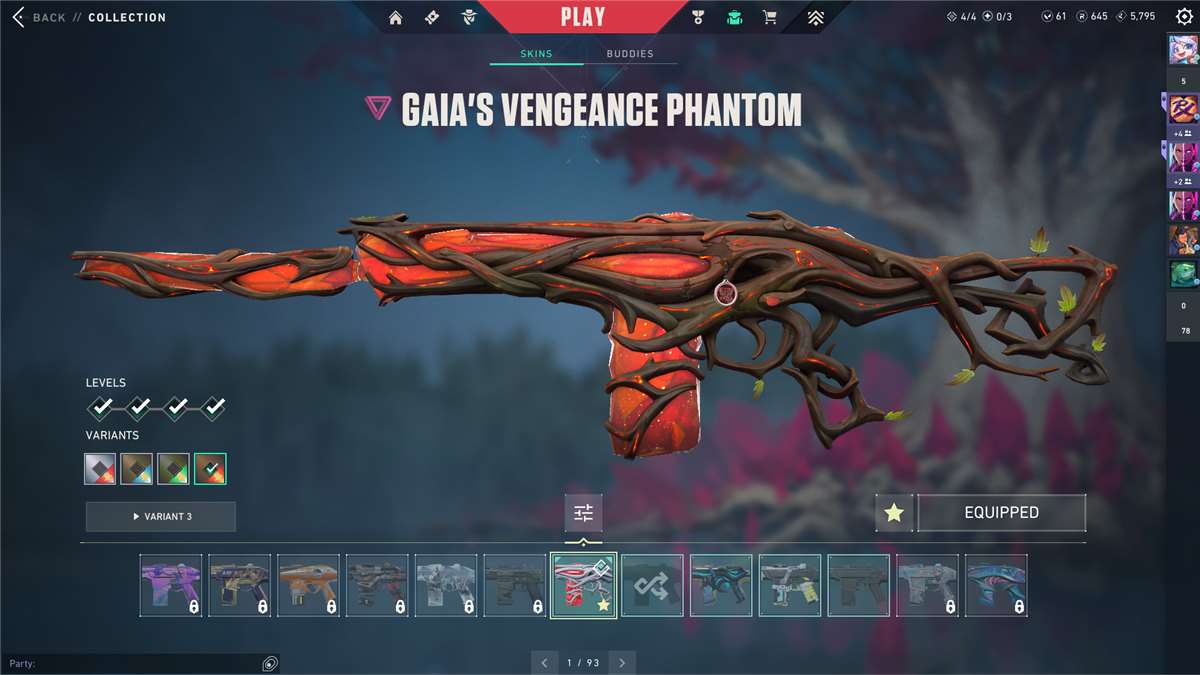
Task: Open the Agents icon
Action: [x=468, y=17]
